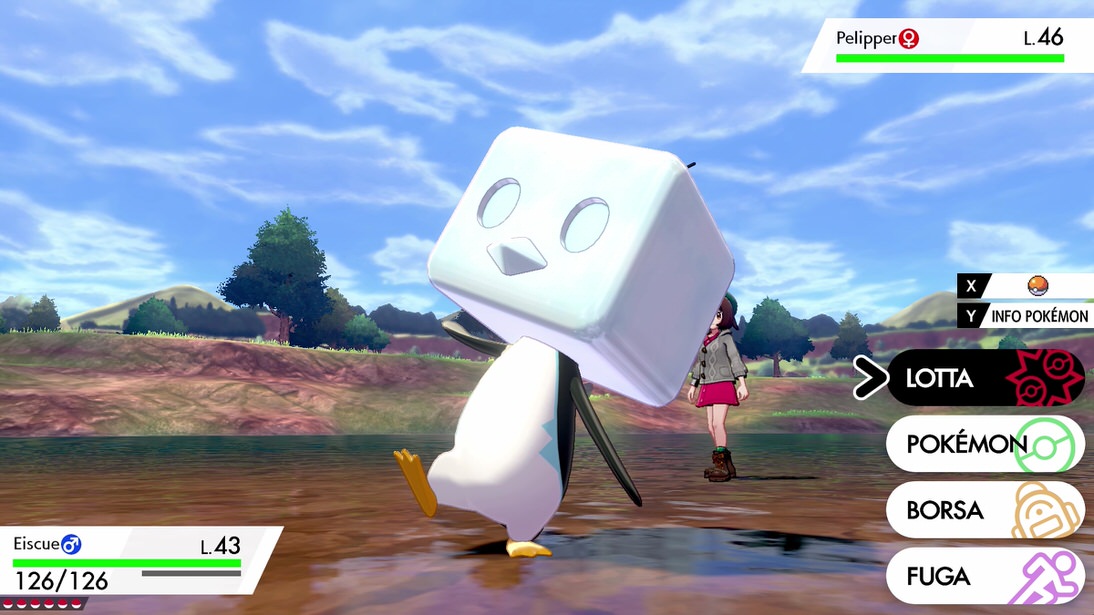Show INFO POKÉMON details
Viewport: 1094px width, 615px height.
click(x=1037, y=316)
